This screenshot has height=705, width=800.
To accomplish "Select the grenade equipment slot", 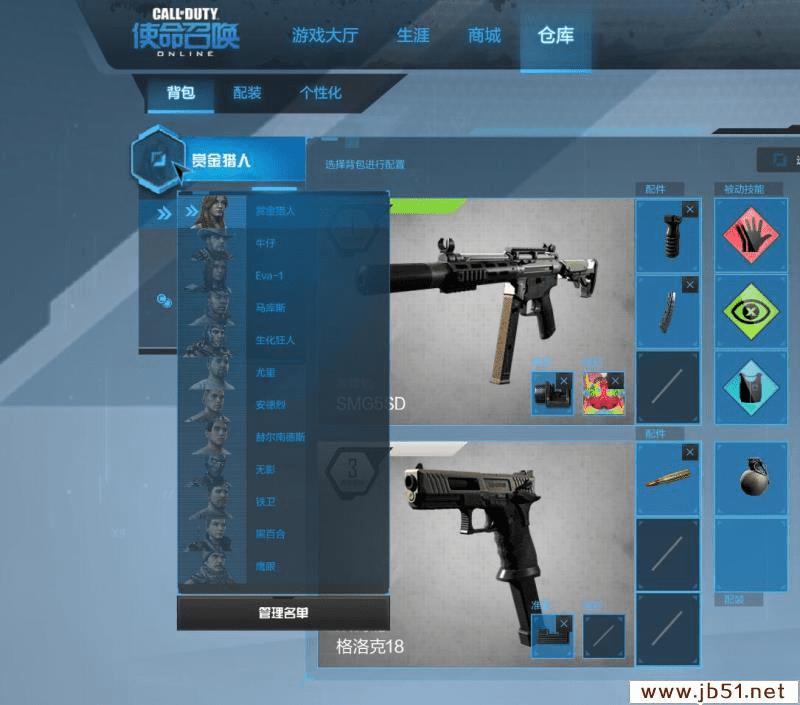I will tap(752, 478).
